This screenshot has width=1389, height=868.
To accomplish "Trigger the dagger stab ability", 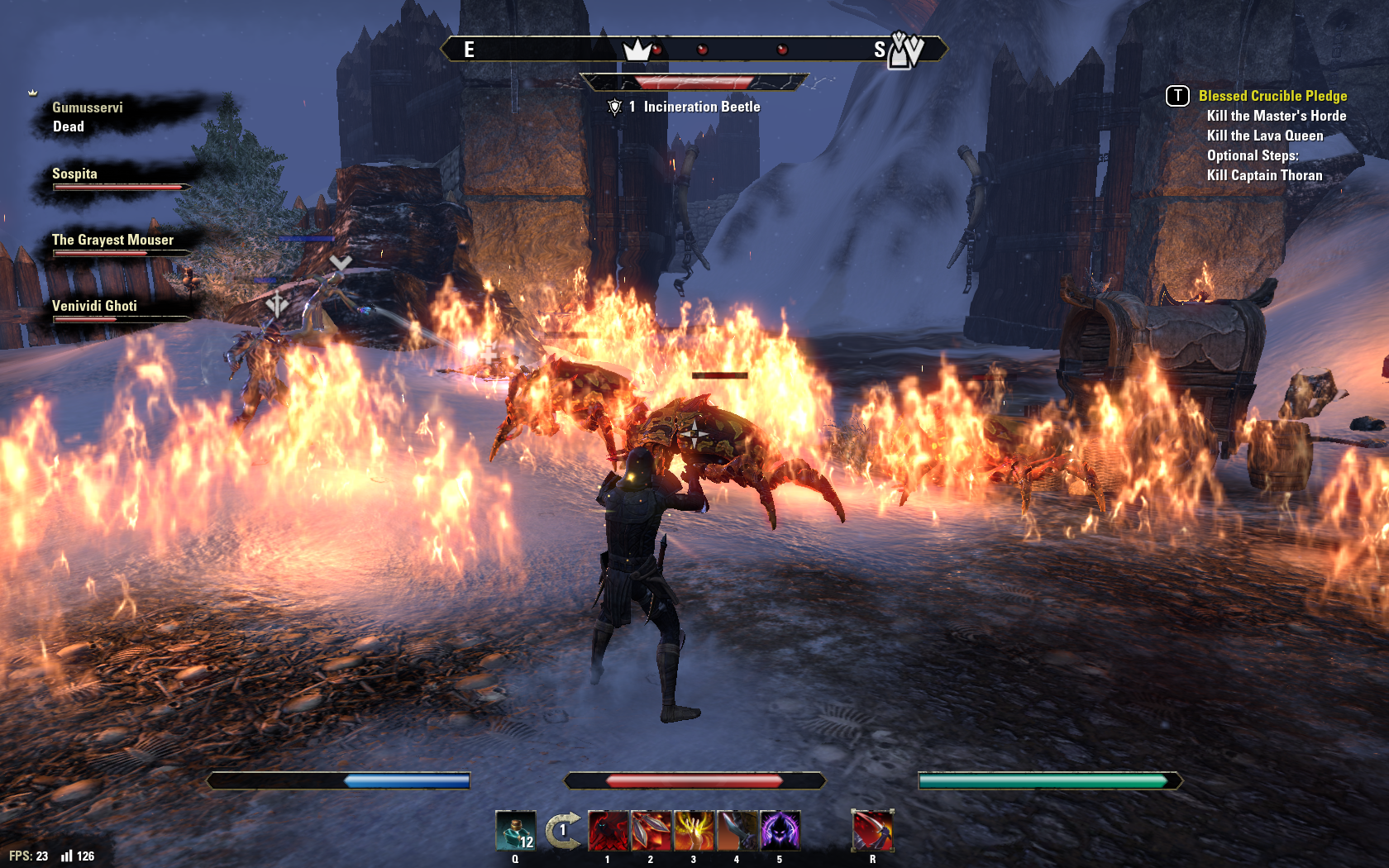I will tap(737, 830).
